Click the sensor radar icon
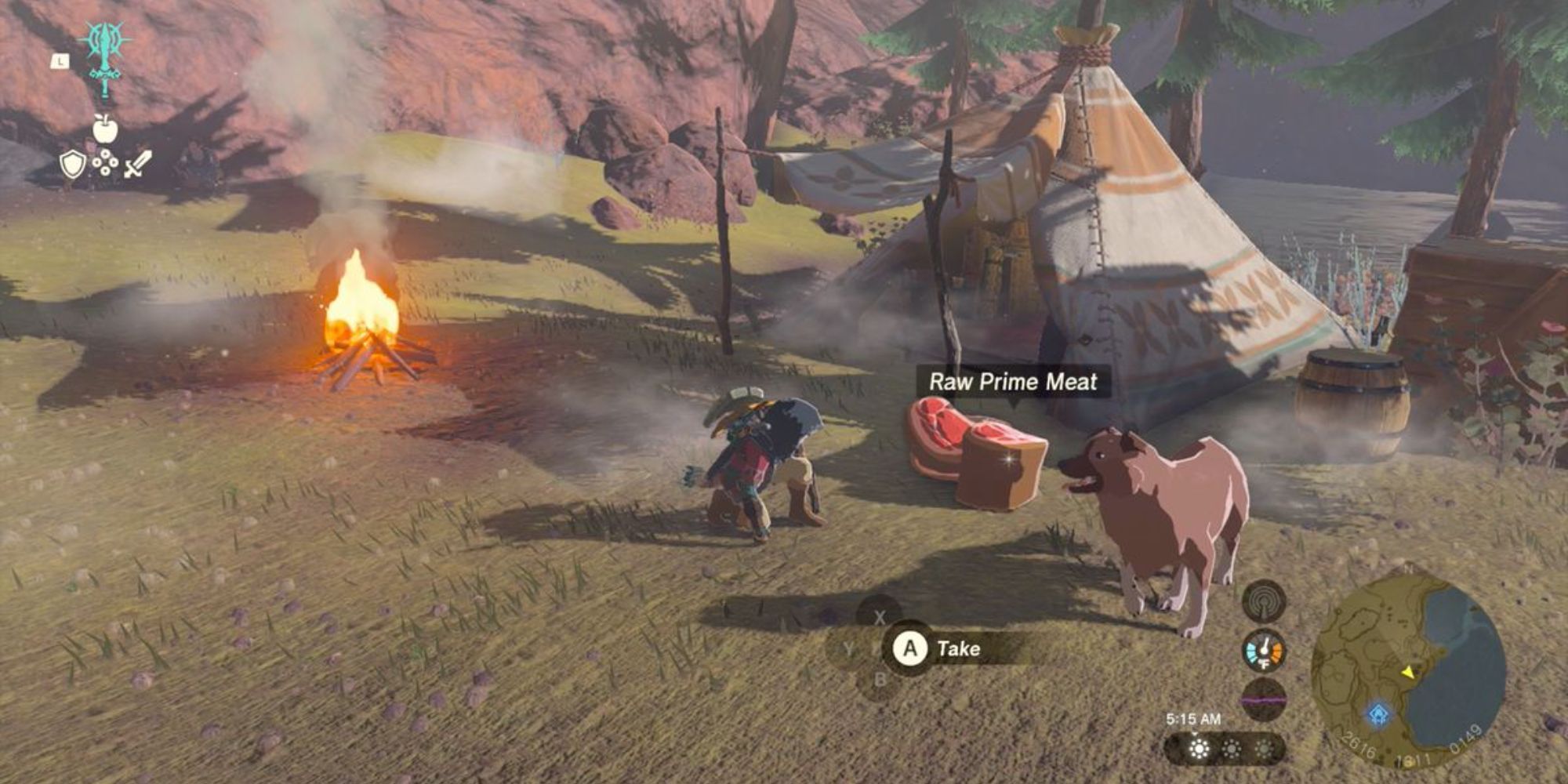Viewport: 1568px width, 784px height. coord(1264,602)
